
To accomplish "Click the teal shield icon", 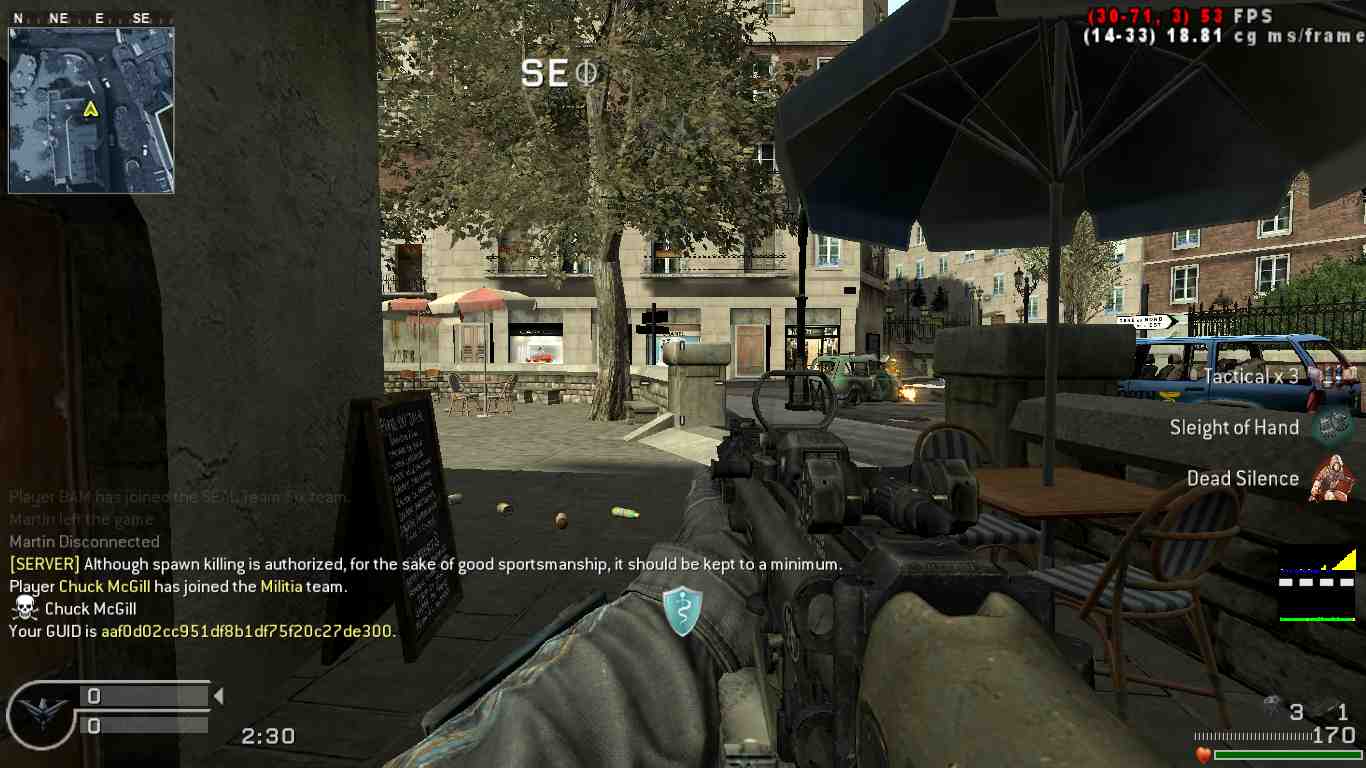I will (682, 611).
